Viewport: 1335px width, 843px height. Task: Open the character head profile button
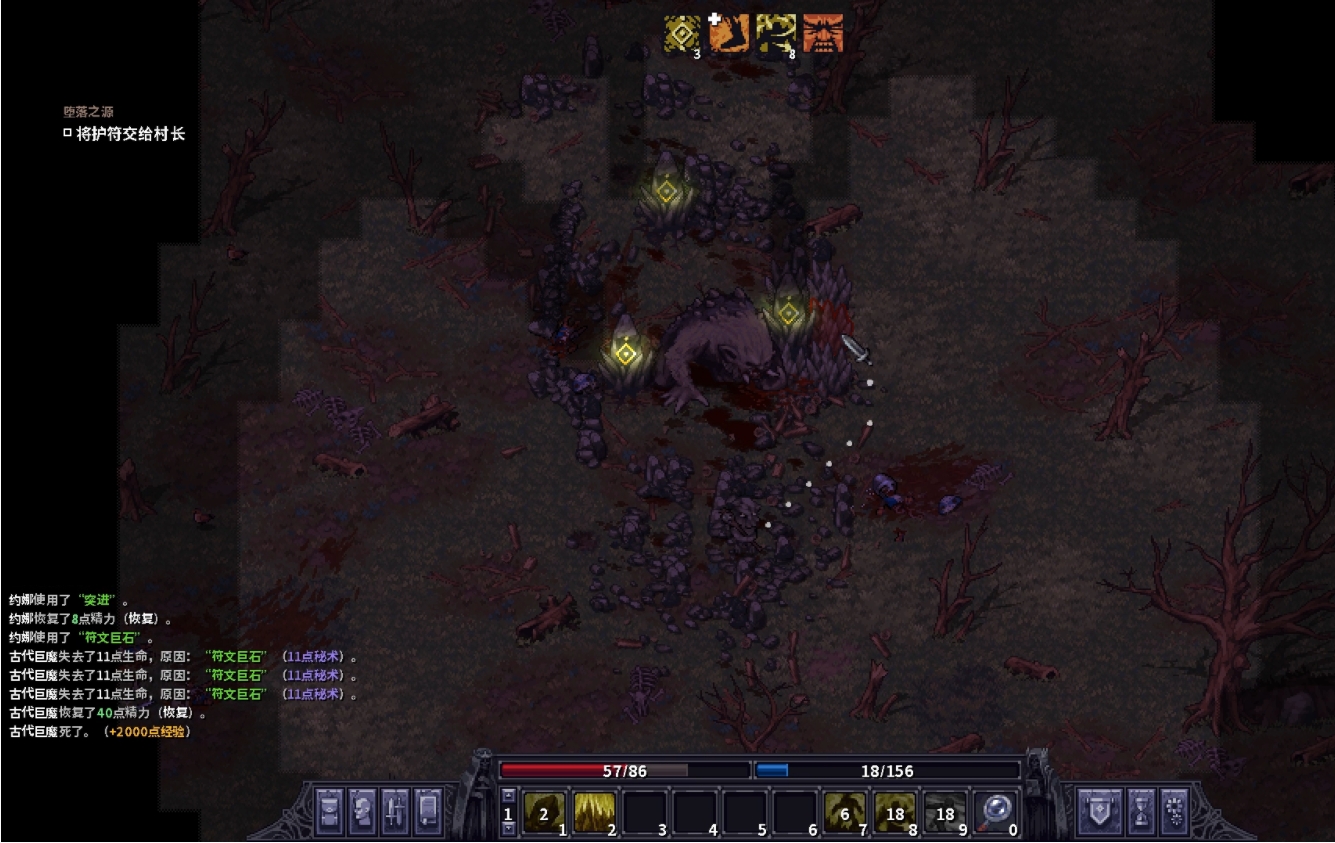click(362, 810)
